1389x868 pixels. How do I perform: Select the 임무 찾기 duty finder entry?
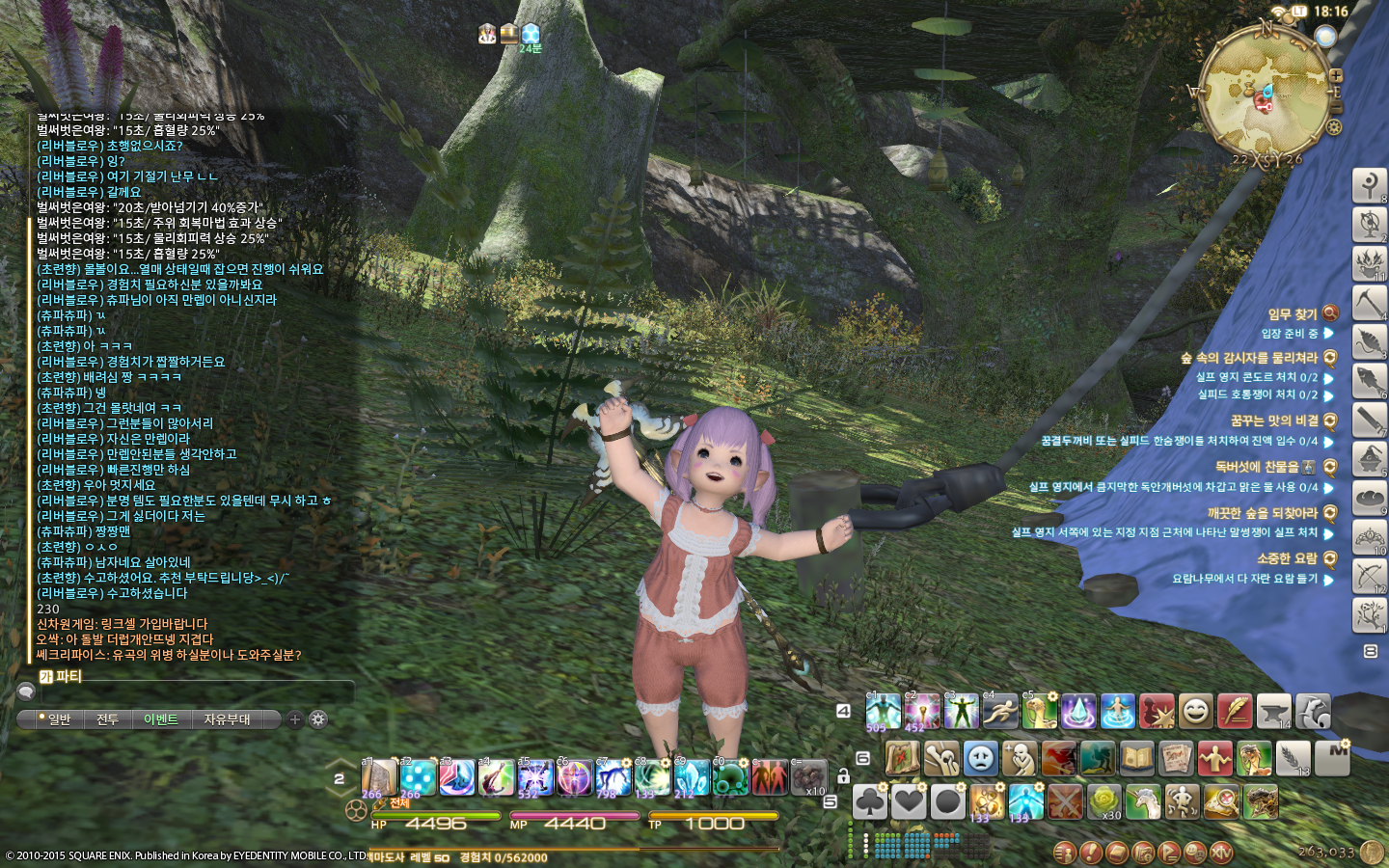coord(1293,313)
